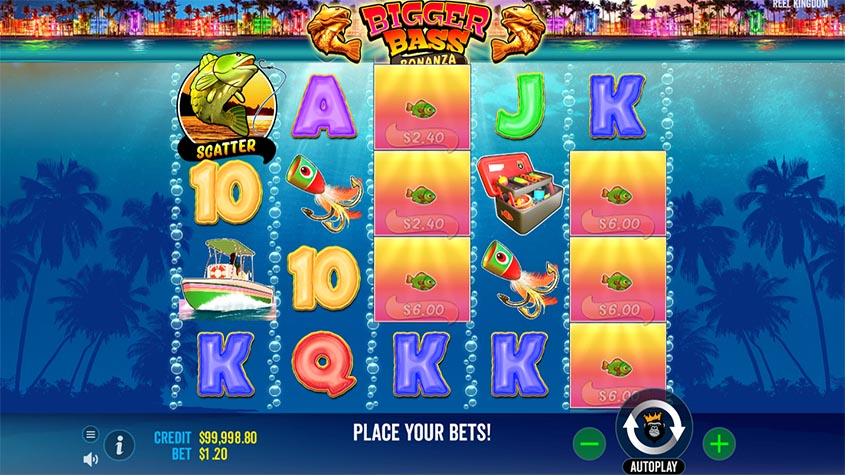Open the Autoplay options

tap(655, 466)
